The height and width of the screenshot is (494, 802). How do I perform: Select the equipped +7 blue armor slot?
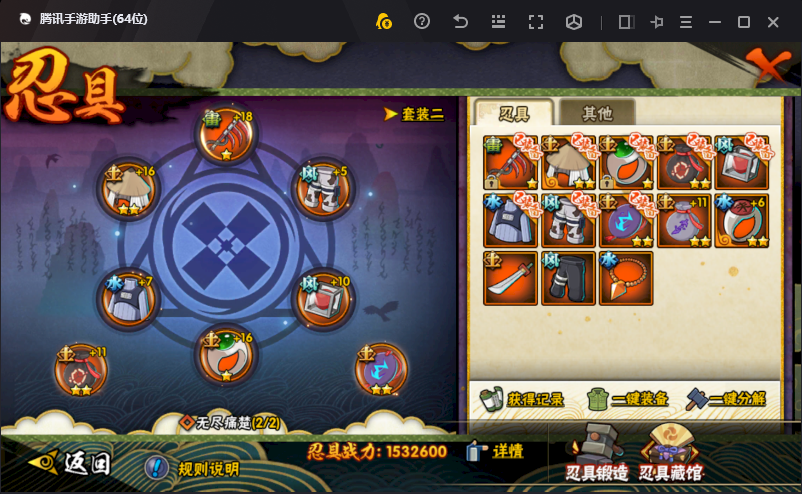(128, 298)
